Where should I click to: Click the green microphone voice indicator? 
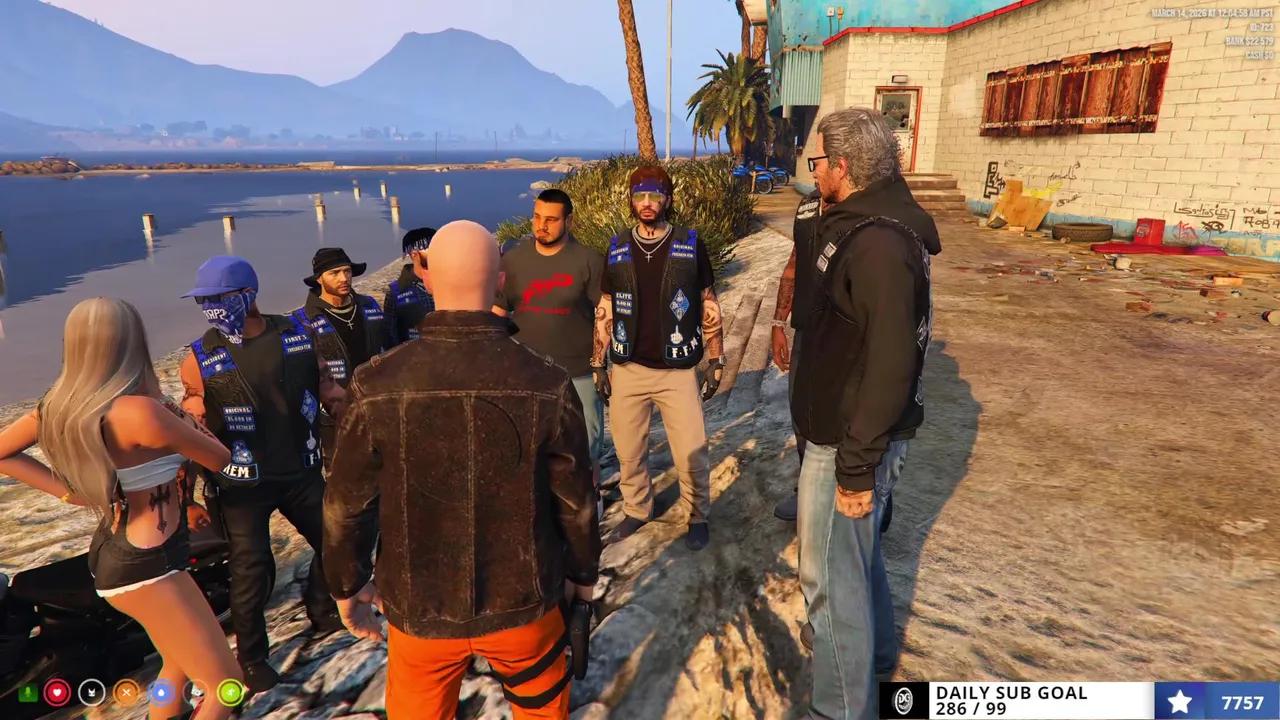[x=27, y=692]
